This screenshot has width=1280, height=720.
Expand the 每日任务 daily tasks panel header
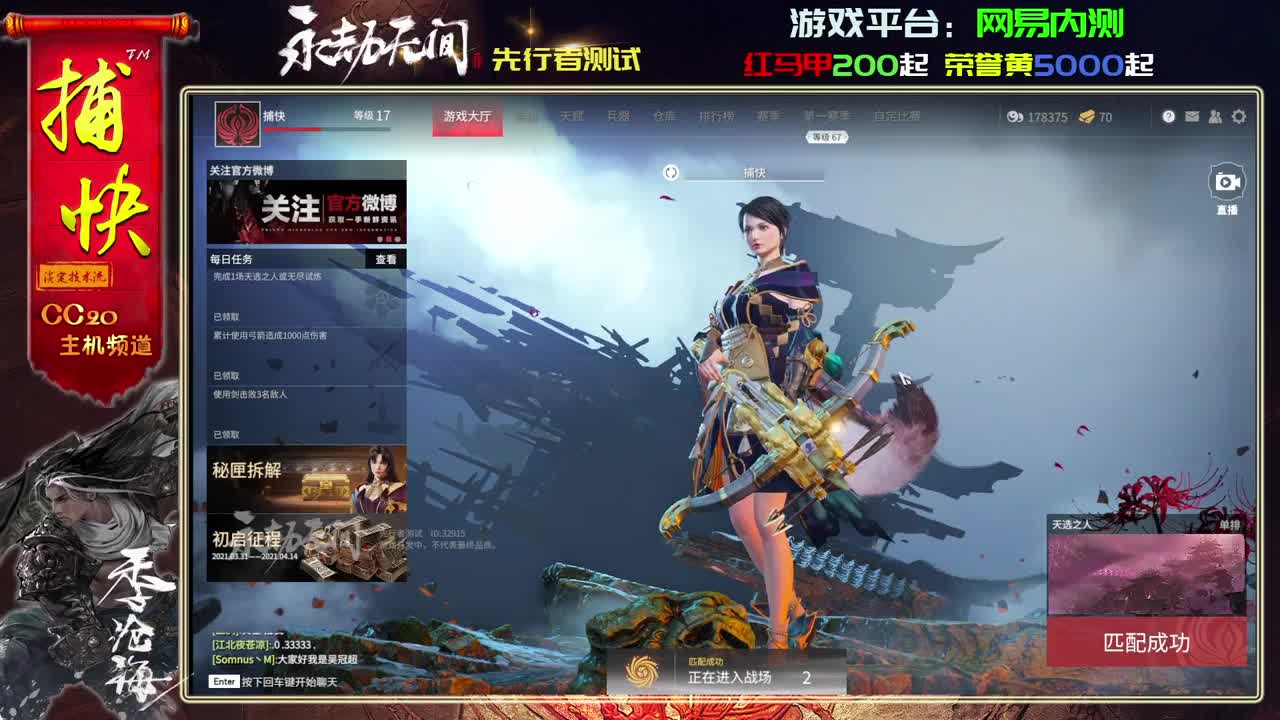coord(230,259)
